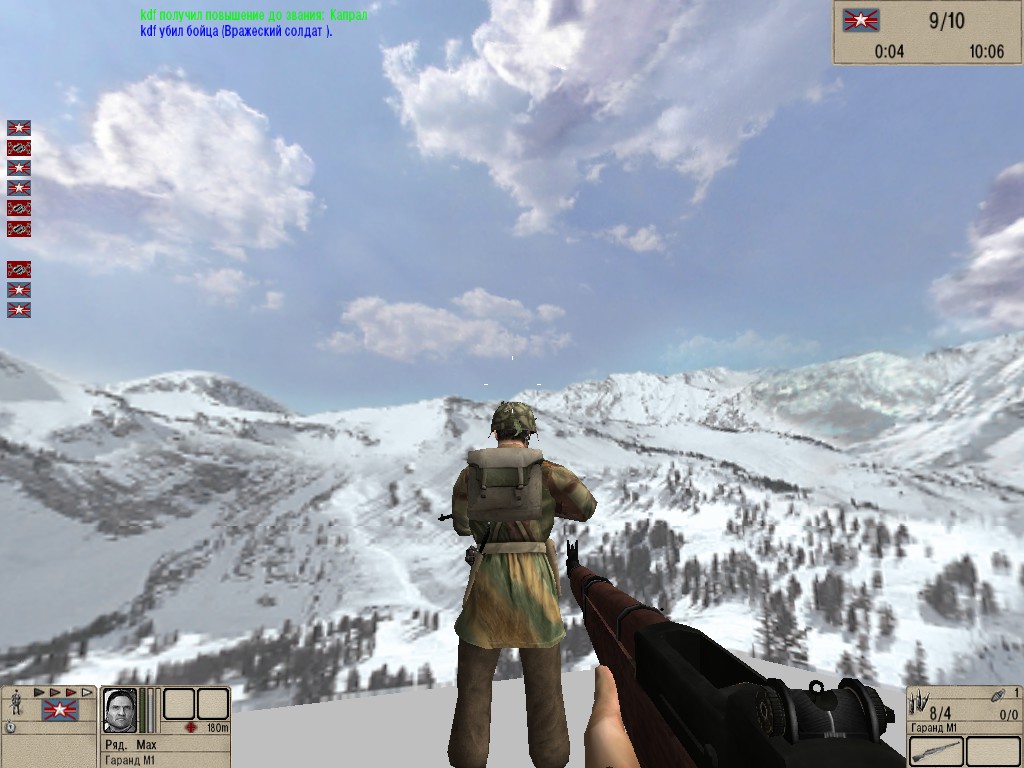Screen dimensions: 1024x768
Task: Click the team flag beside the 9/10 score
Action: point(857,19)
